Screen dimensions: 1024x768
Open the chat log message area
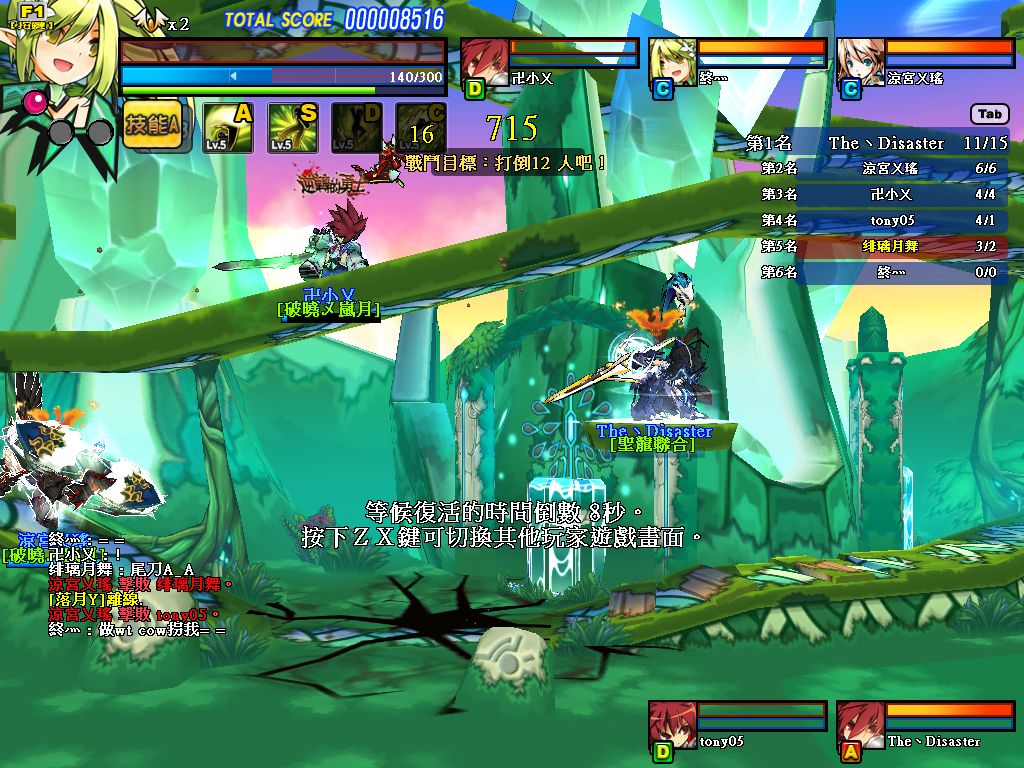[x=130, y=584]
